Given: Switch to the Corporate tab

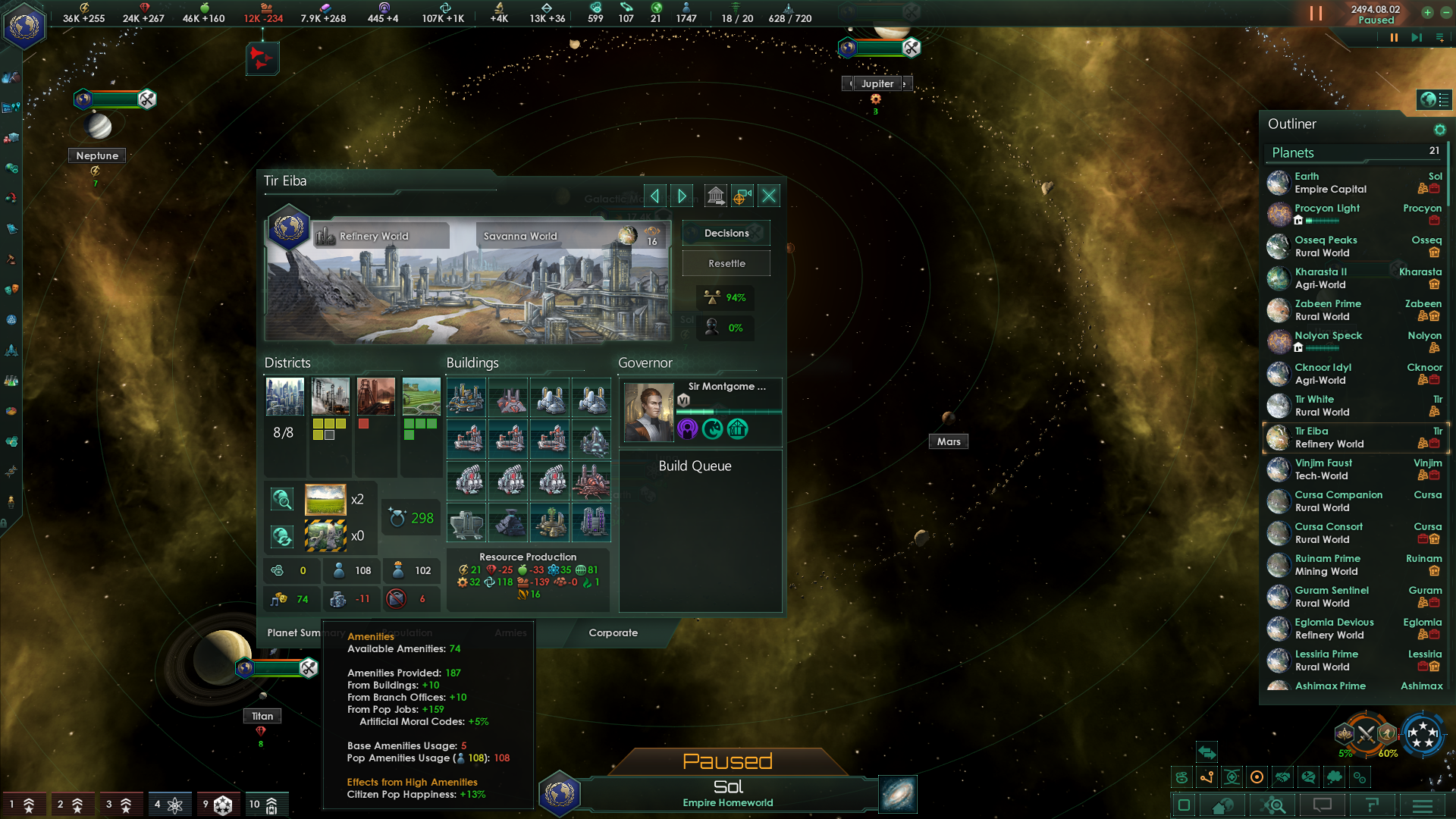Looking at the screenshot, I should [x=613, y=633].
